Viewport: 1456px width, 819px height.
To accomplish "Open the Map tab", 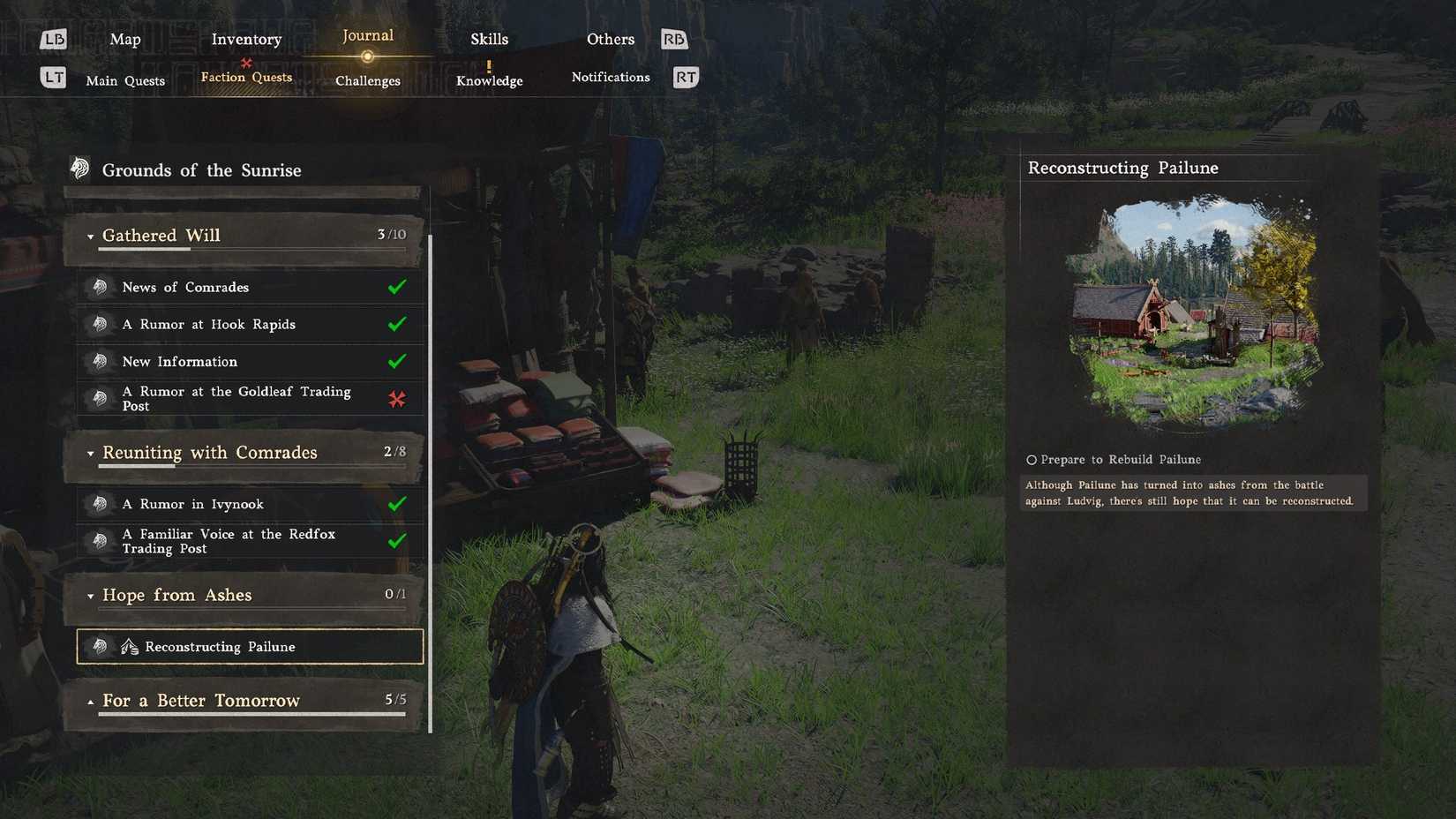I will click(x=124, y=39).
